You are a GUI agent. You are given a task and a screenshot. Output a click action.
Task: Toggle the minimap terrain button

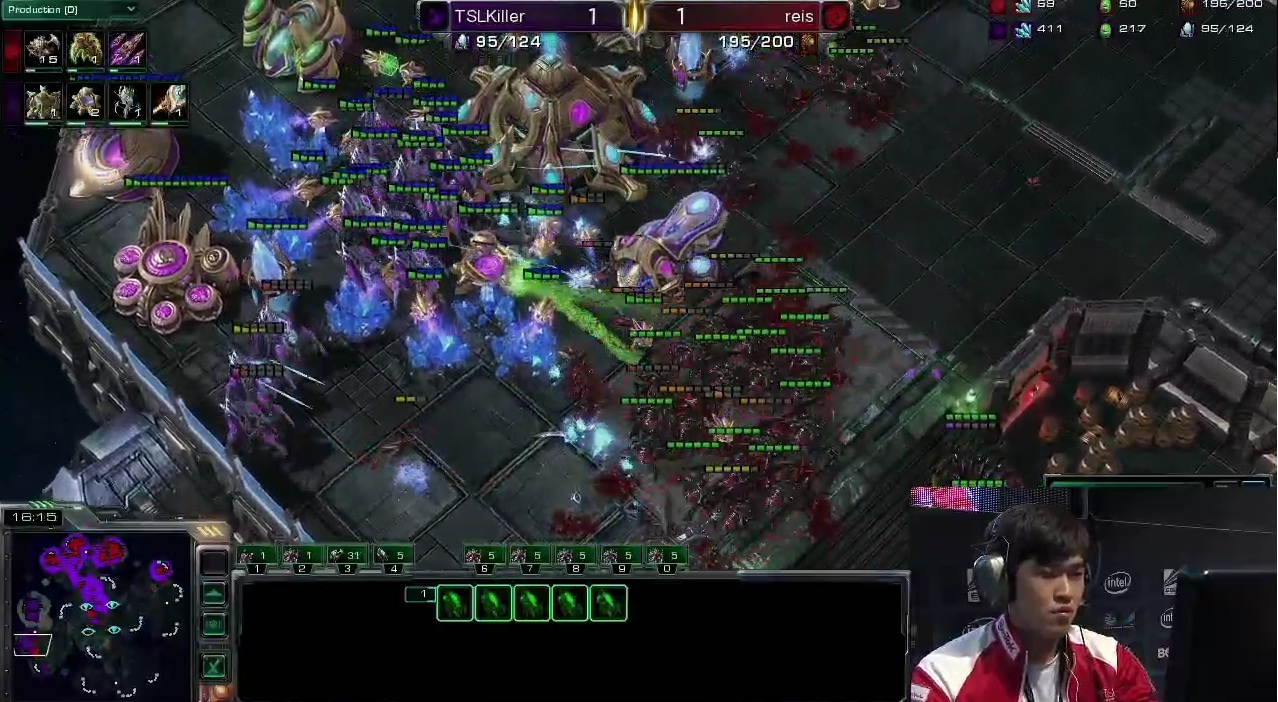point(213,594)
